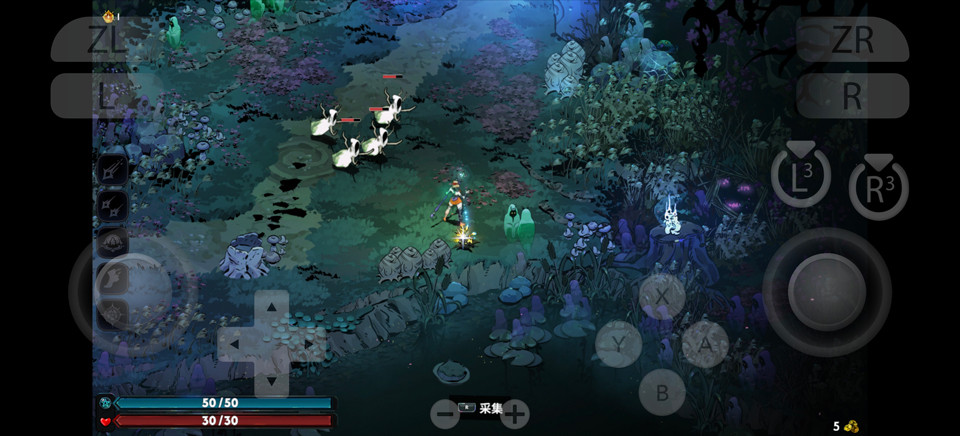Select the lotus cast slot icon
This screenshot has height=436, width=960.
click(112, 242)
